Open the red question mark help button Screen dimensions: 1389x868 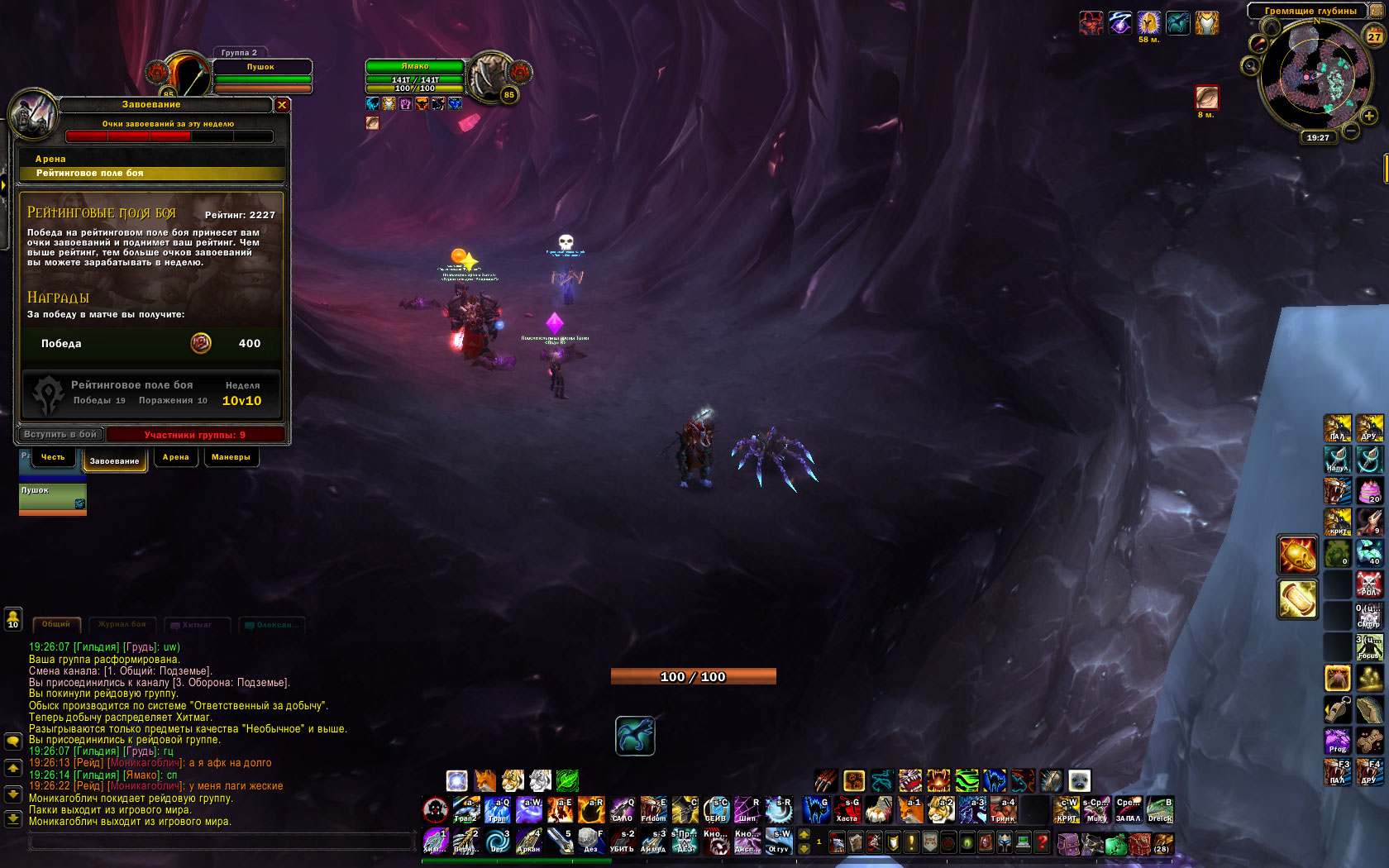(1042, 842)
